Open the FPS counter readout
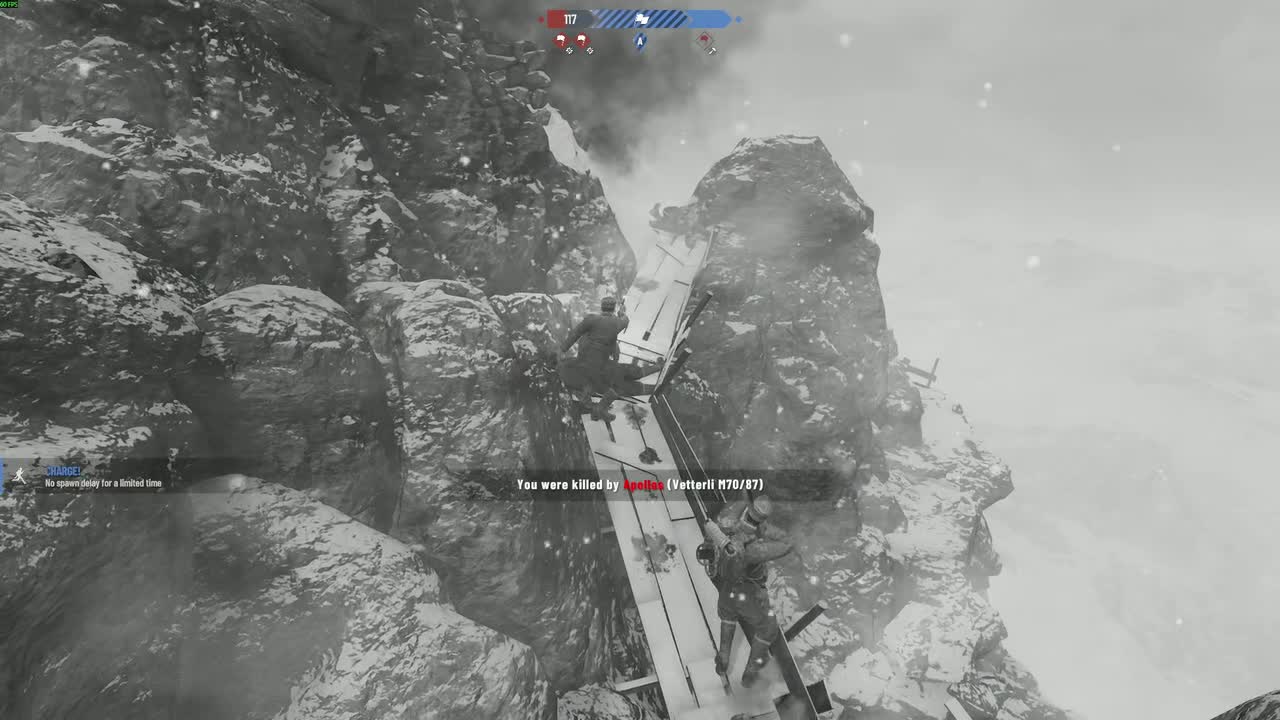 pyautogui.click(x=10, y=4)
